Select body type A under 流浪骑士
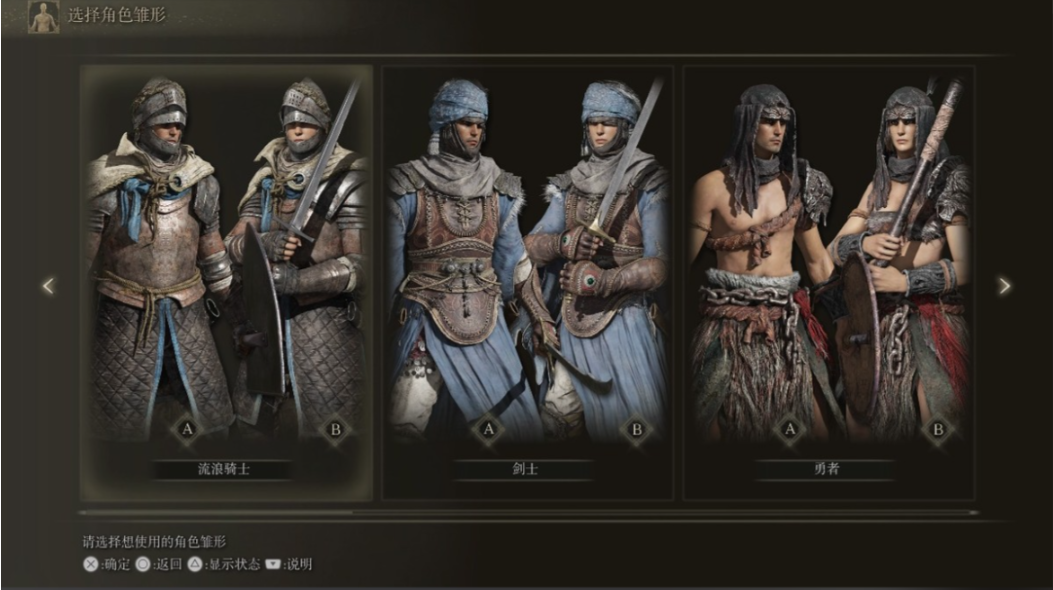 click(186, 430)
